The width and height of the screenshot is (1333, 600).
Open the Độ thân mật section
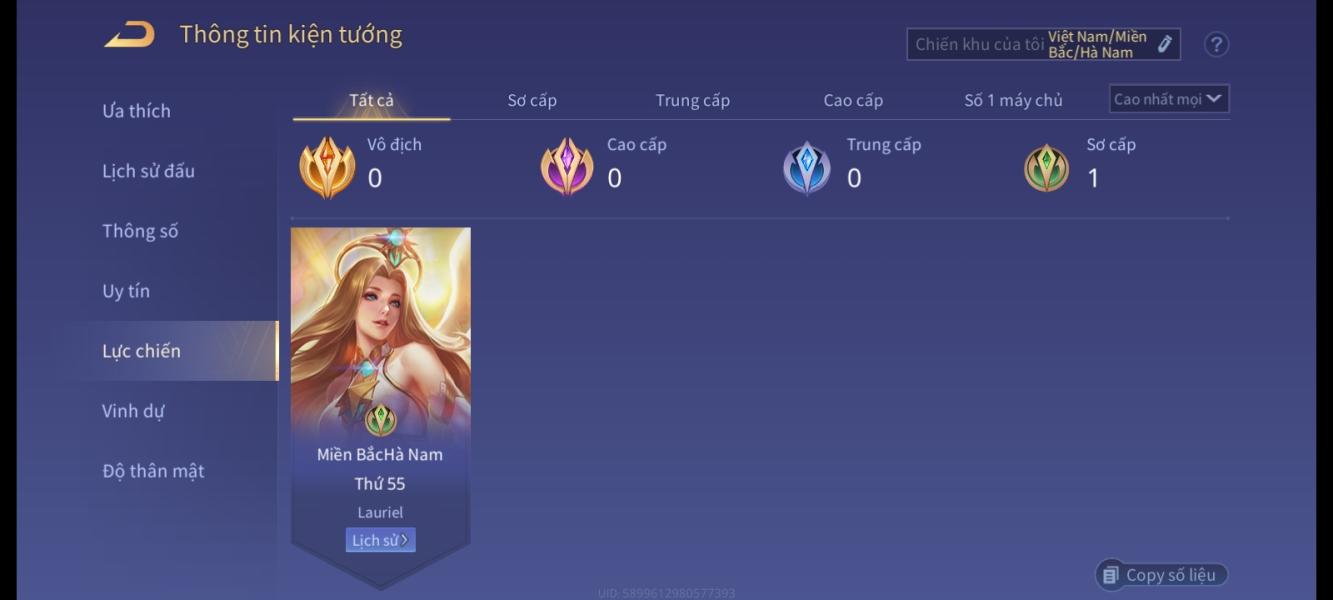coord(153,471)
